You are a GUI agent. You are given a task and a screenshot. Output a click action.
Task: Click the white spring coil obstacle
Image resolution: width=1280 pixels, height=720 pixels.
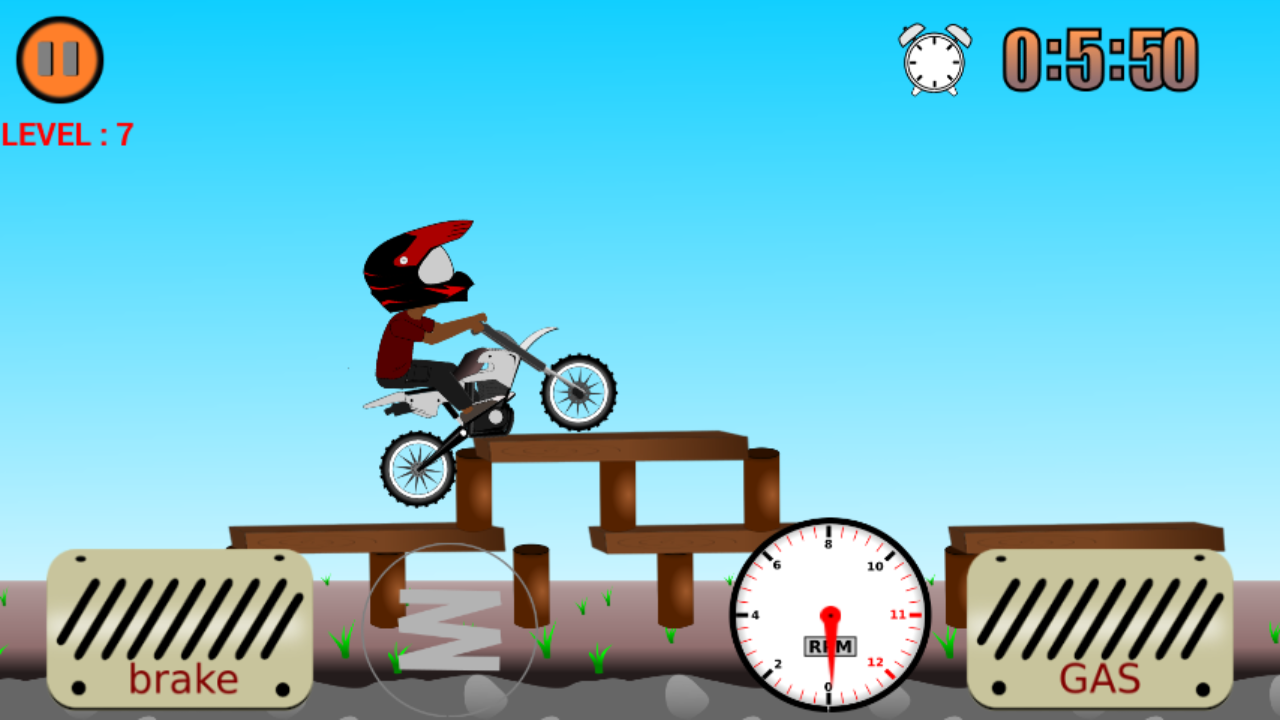click(449, 630)
